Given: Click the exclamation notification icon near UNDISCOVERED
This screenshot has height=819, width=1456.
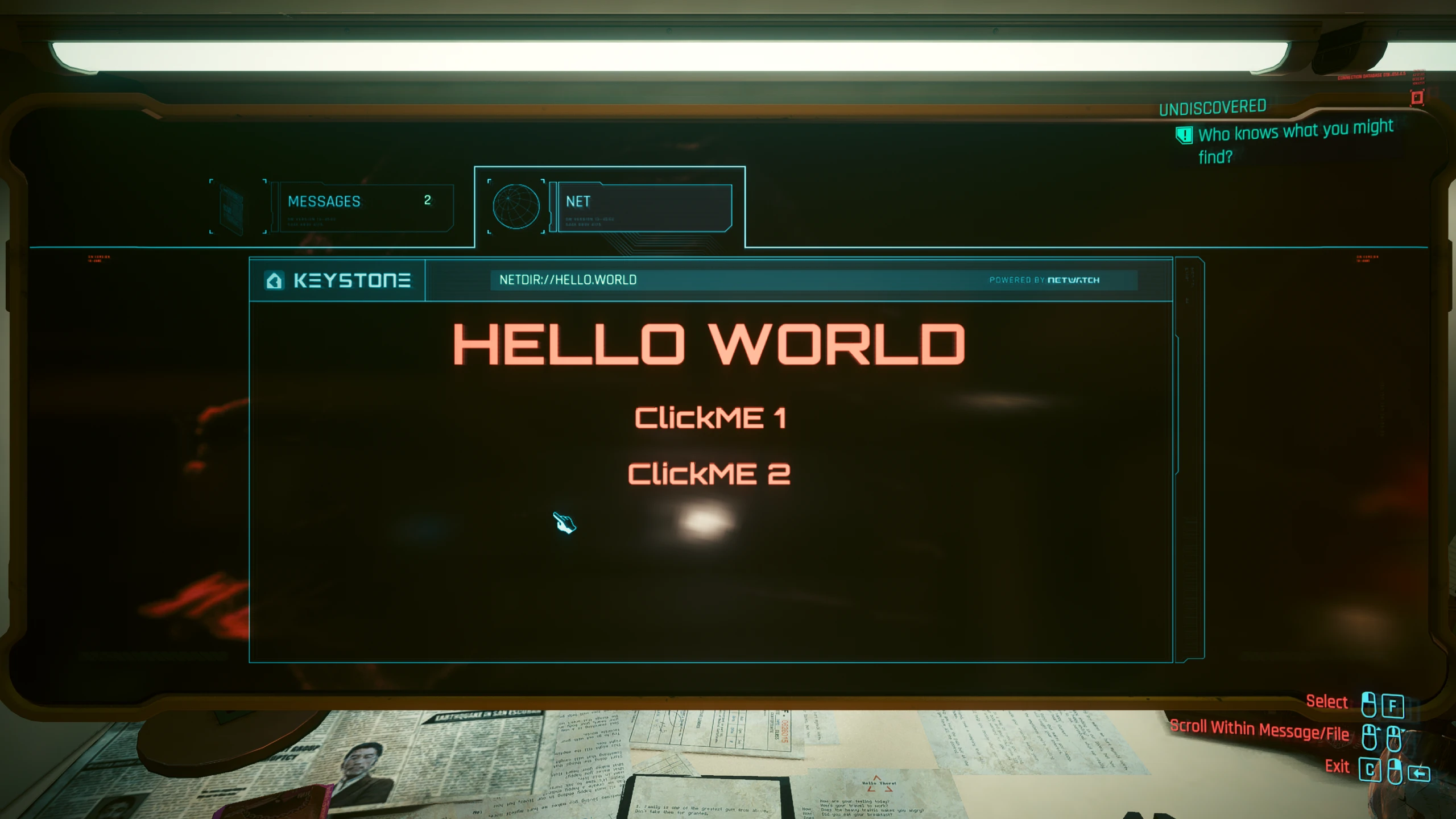Looking at the screenshot, I should coord(1184,135).
